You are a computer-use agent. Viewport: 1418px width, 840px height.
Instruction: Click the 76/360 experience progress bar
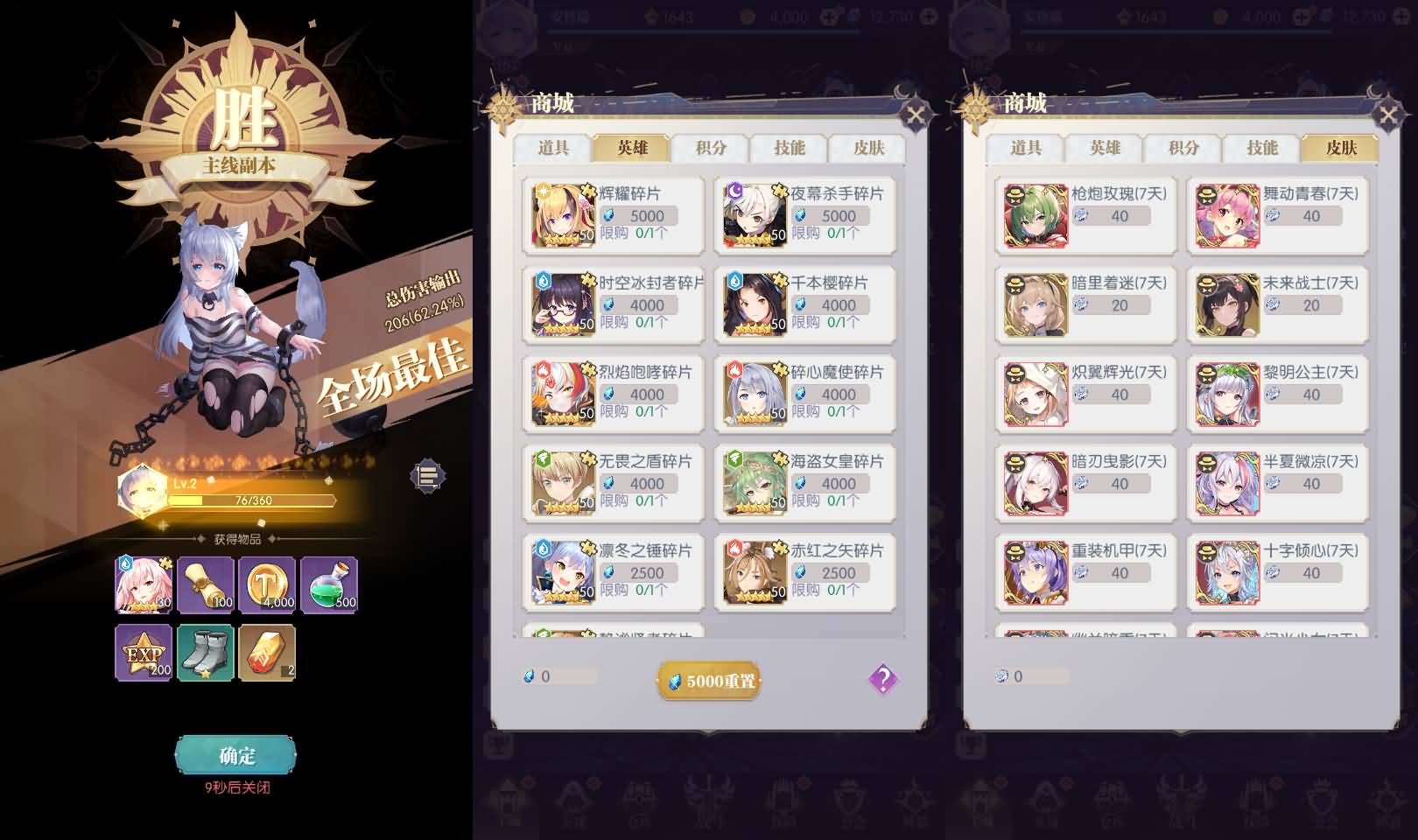point(252,499)
